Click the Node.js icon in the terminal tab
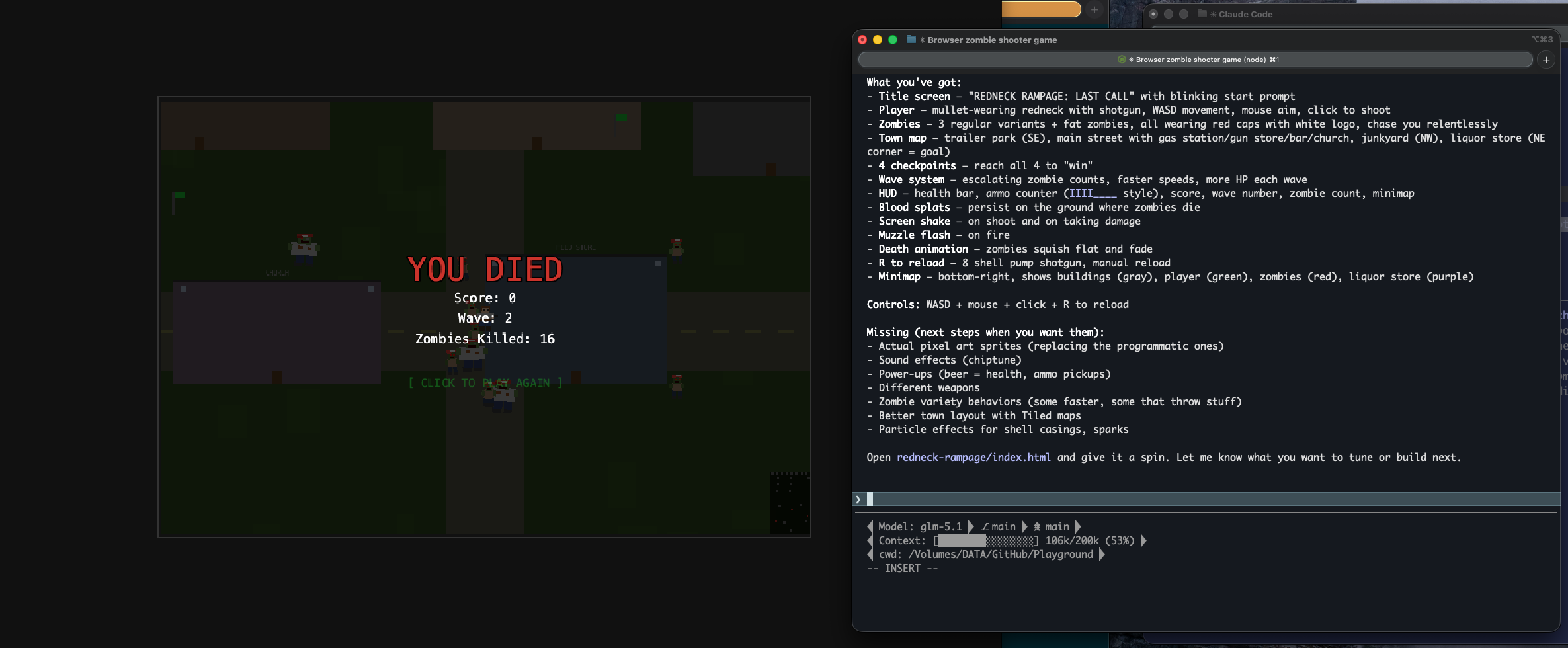The height and width of the screenshot is (648, 1568). click(x=1122, y=59)
